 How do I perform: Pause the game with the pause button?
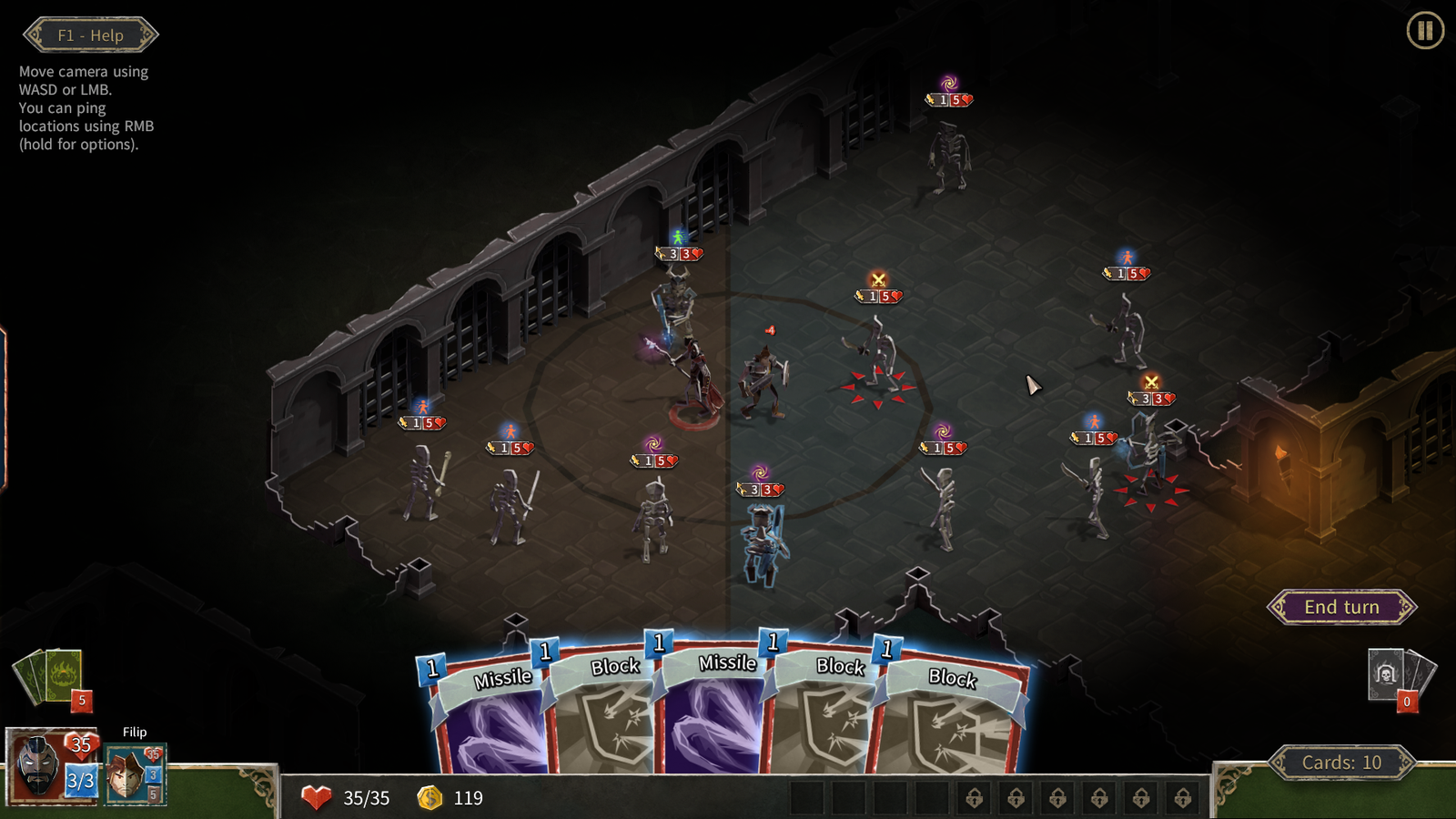tap(1424, 31)
